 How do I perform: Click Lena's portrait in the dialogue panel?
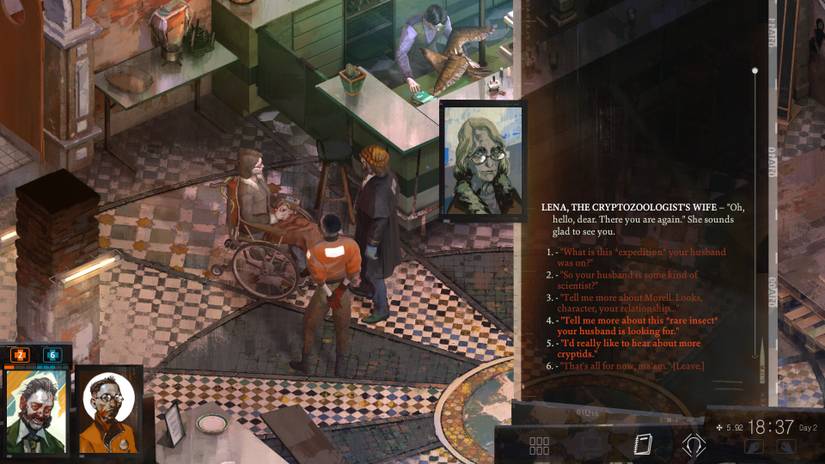click(482, 160)
